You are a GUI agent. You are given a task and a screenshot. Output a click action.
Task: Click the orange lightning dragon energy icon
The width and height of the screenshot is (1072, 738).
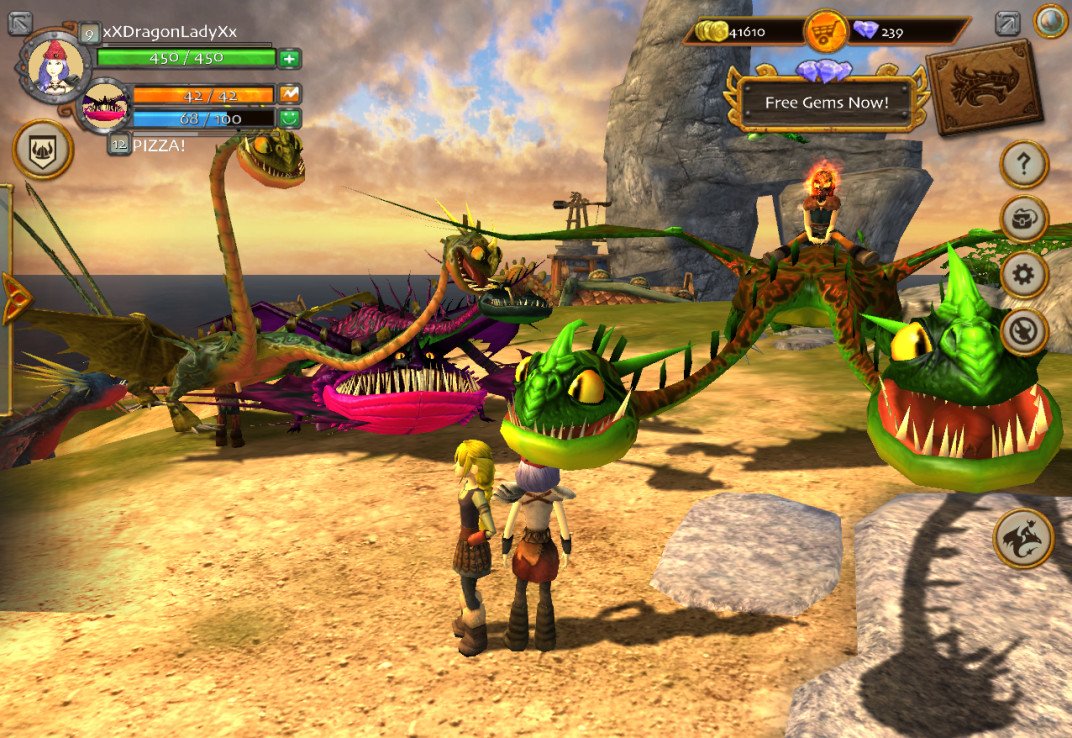289,94
